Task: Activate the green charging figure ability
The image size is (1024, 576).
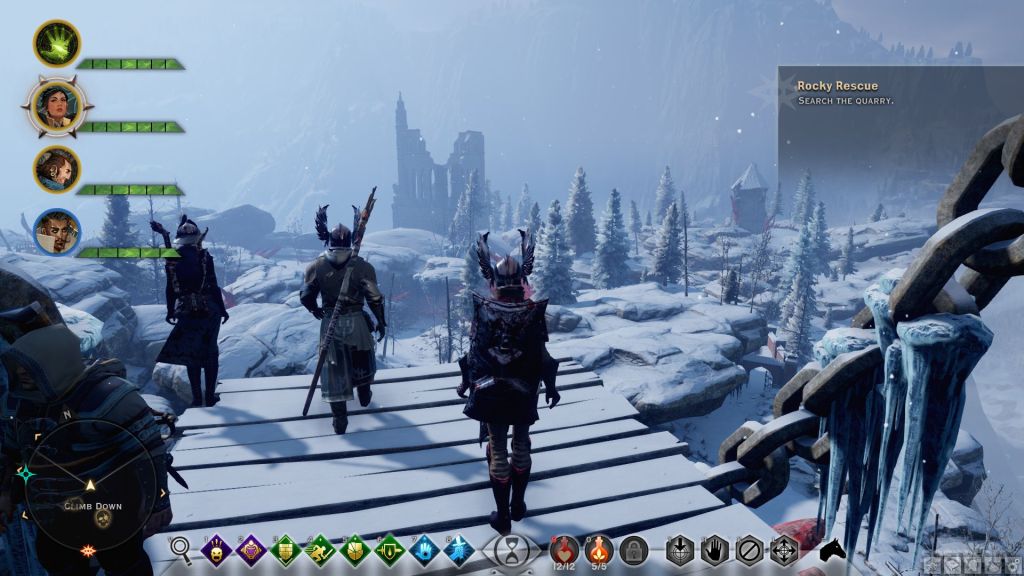Action: 321,548
